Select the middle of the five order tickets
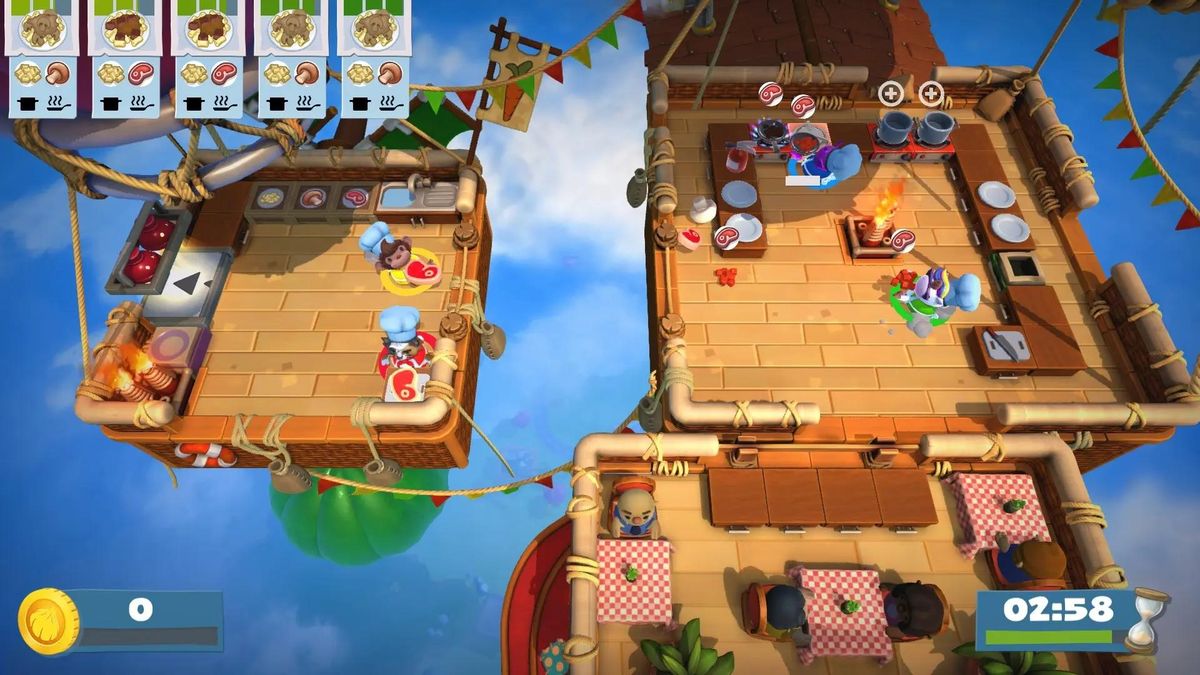Viewport: 1200px width, 675px height. coord(209,58)
